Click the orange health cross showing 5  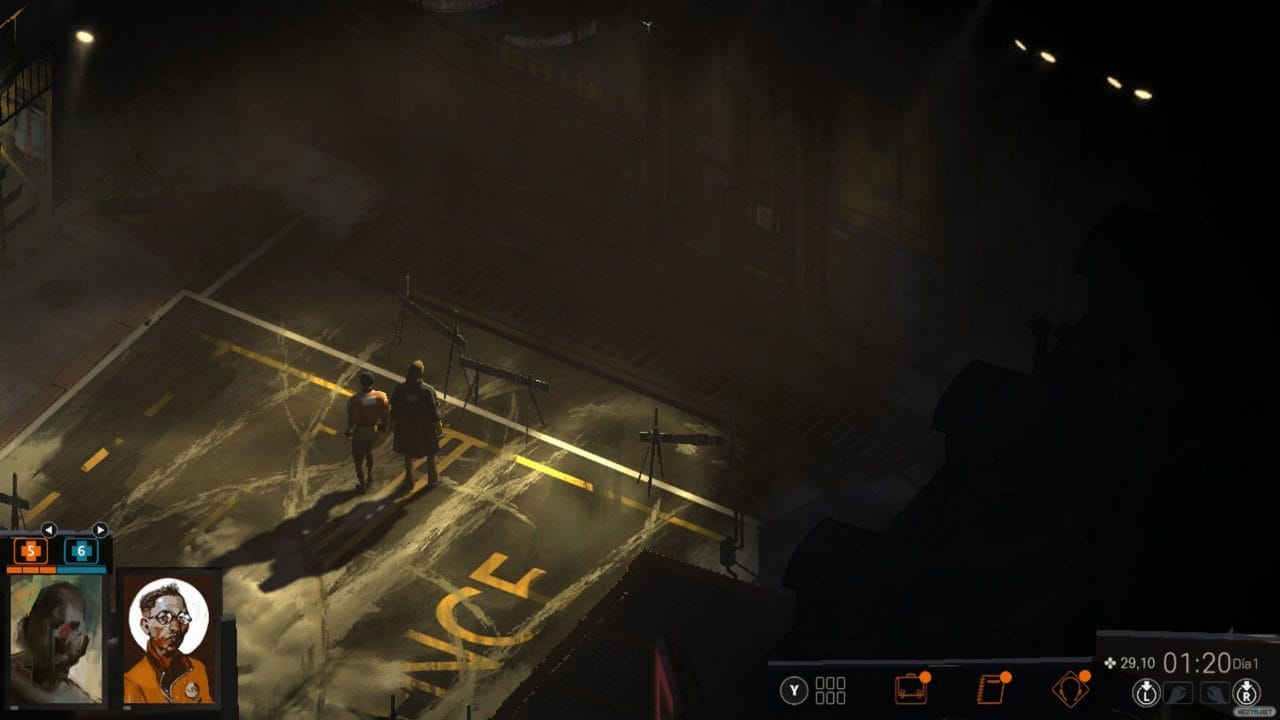(31, 550)
